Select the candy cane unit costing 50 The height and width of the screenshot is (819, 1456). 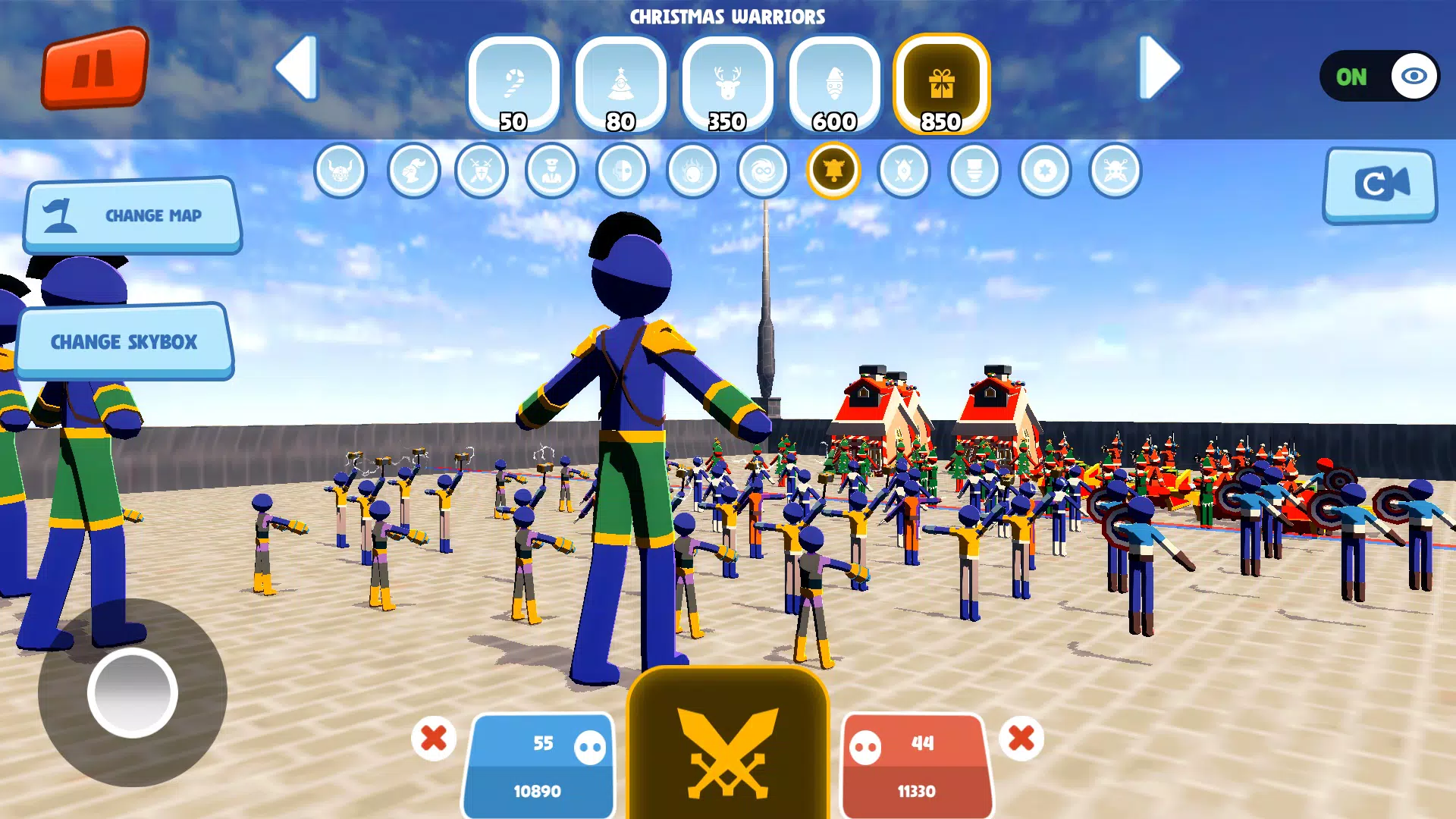[x=514, y=82]
